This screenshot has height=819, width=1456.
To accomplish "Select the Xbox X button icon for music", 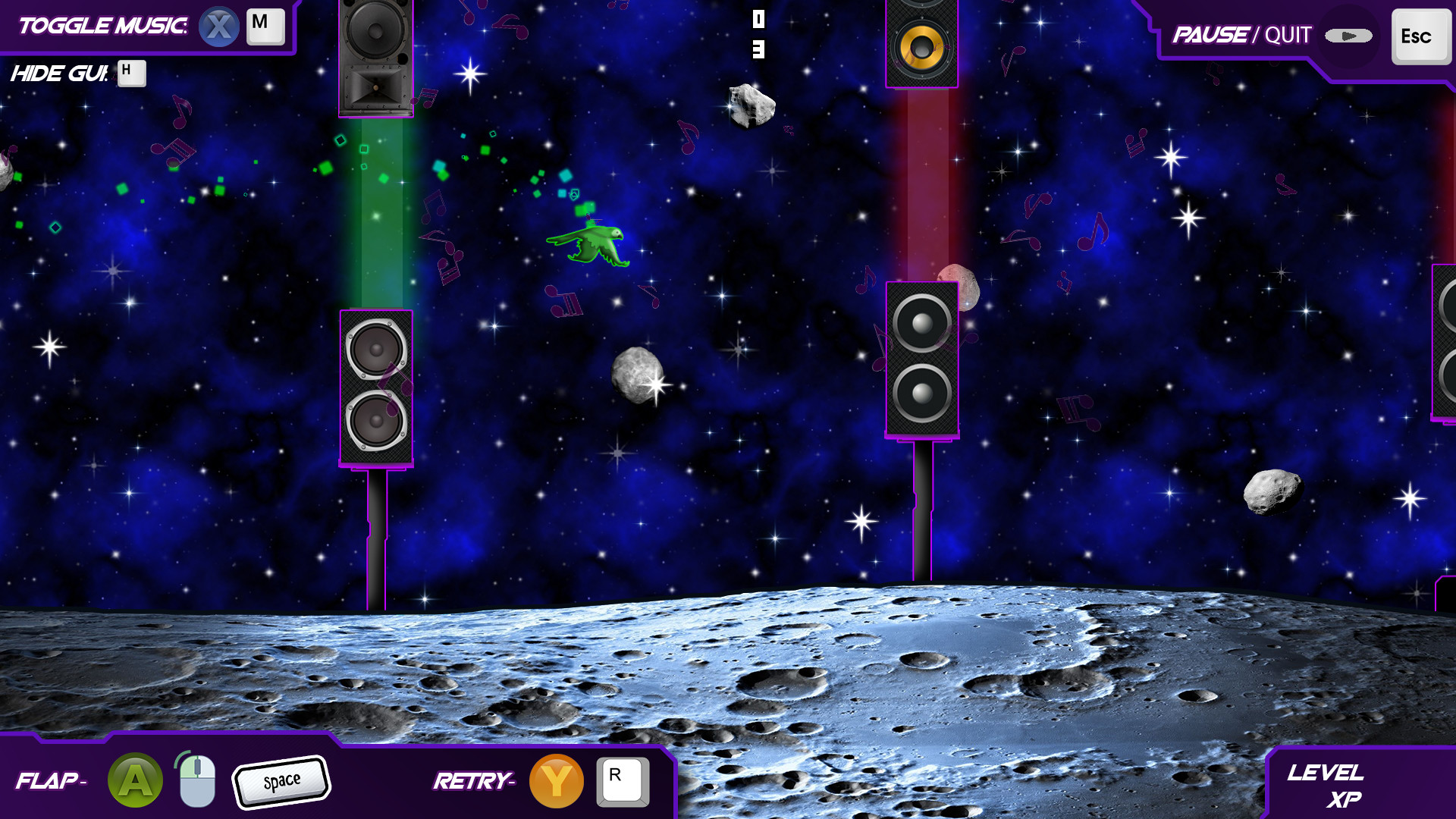I will pos(219,25).
